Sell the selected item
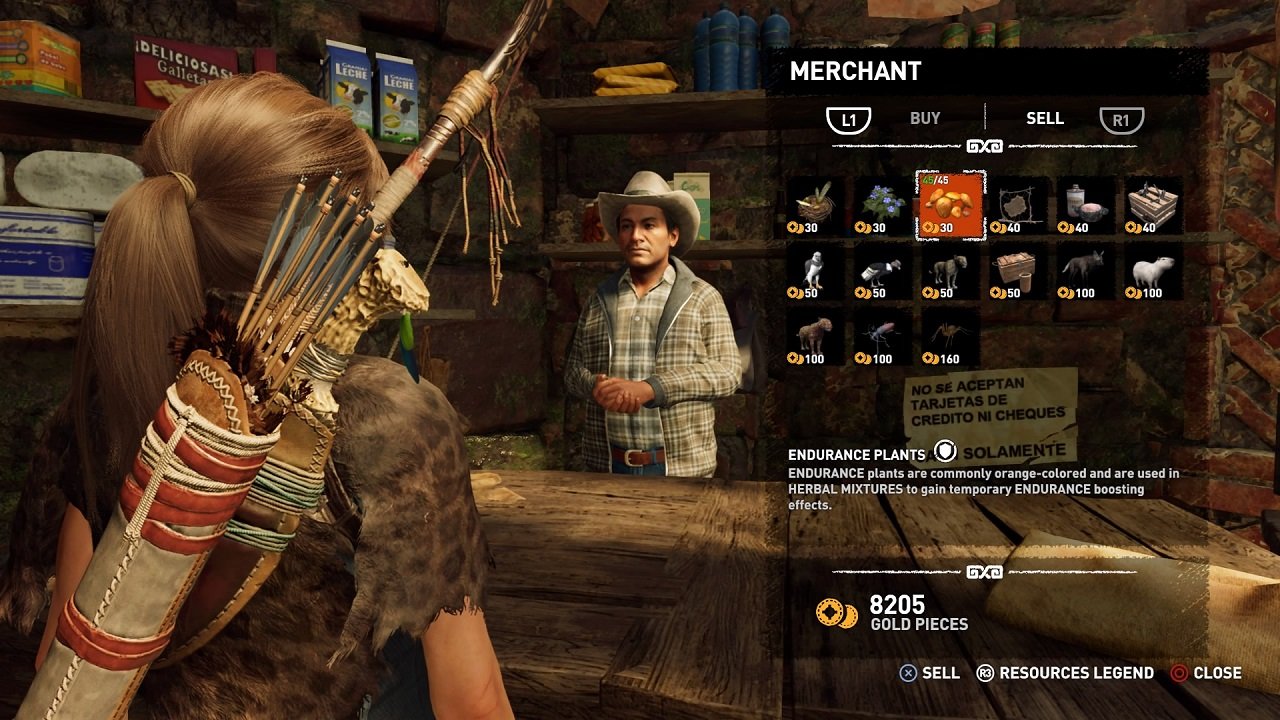Screen dimensions: 1280x720 [929, 673]
